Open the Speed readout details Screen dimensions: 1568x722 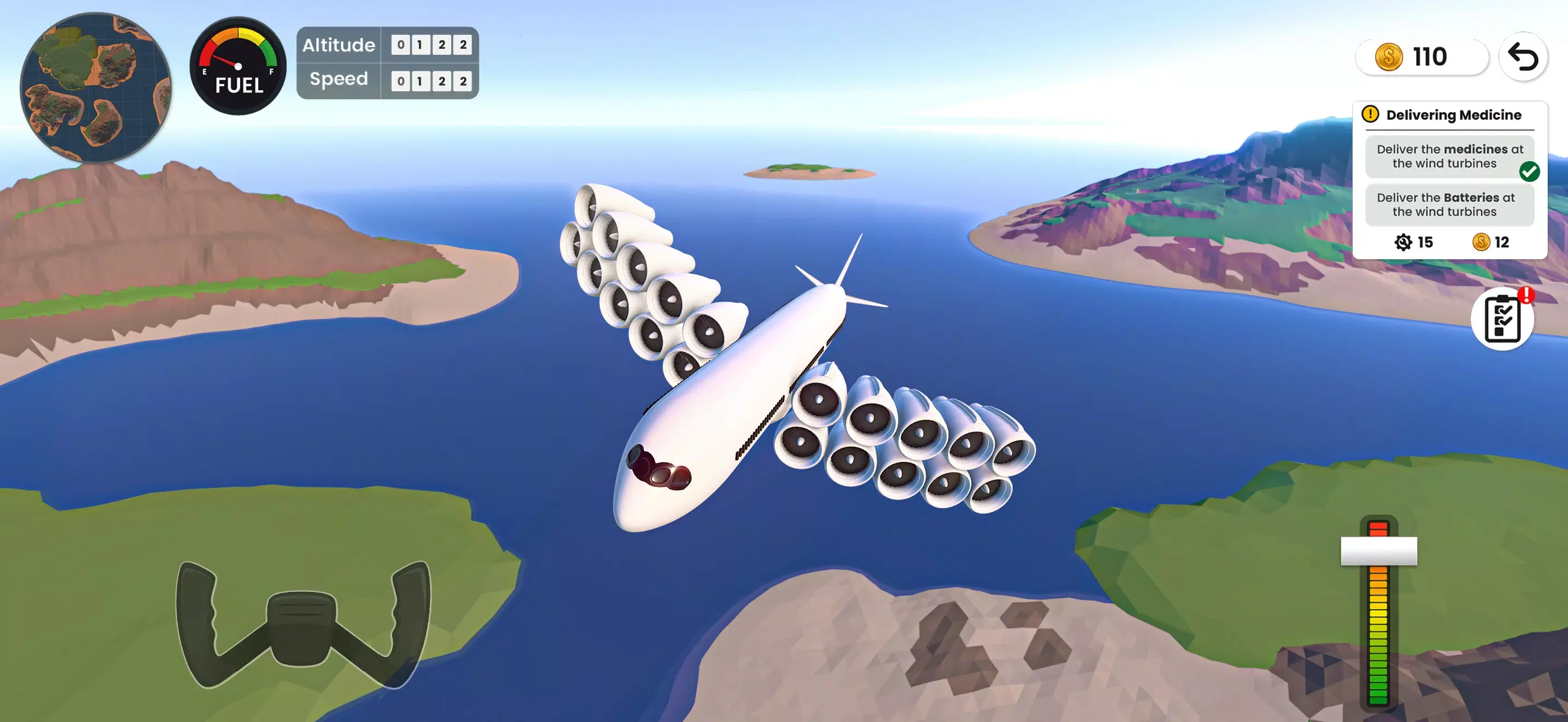[x=386, y=79]
